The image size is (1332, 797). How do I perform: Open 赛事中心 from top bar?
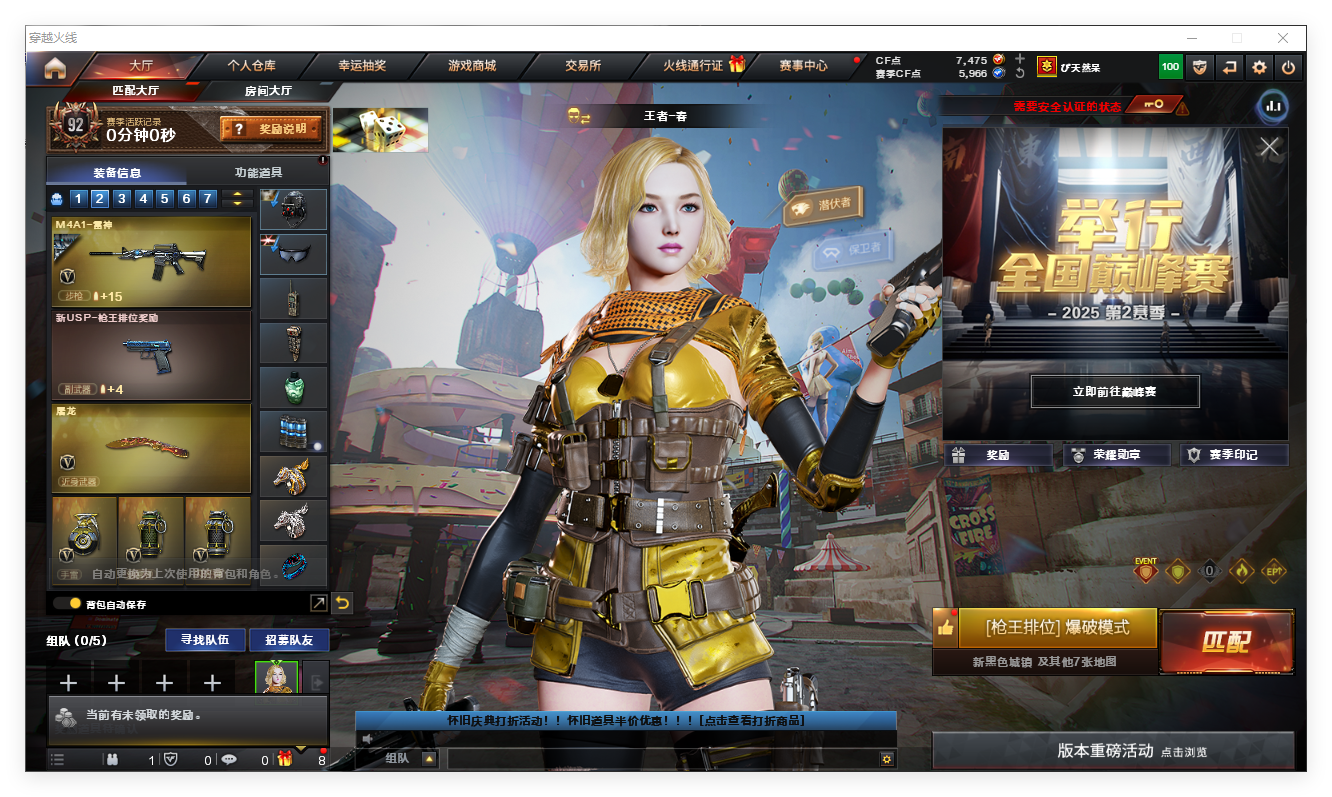pyautogui.click(x=803, y=66)
